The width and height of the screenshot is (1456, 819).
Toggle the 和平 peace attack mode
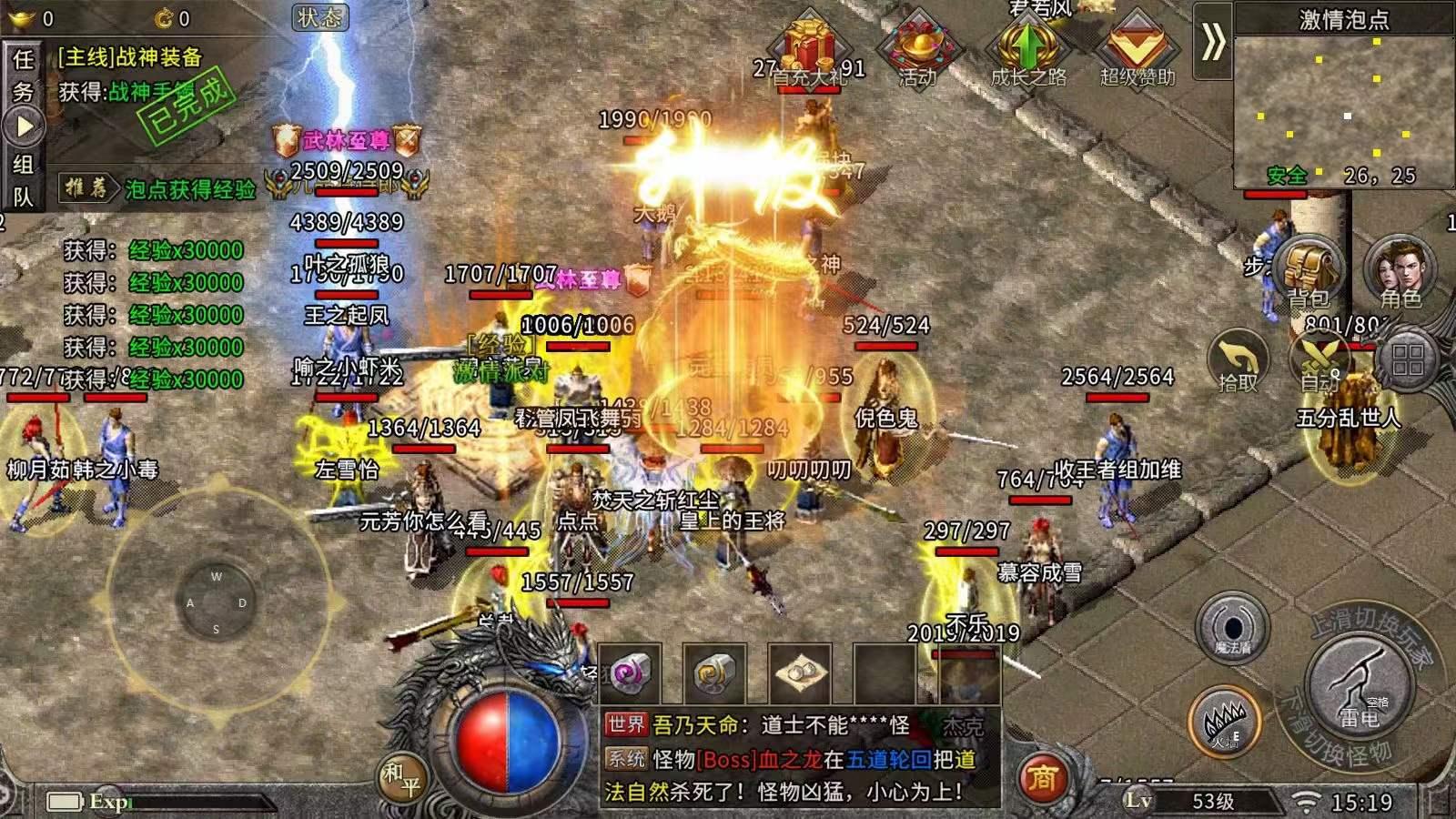tap(401, 779)
